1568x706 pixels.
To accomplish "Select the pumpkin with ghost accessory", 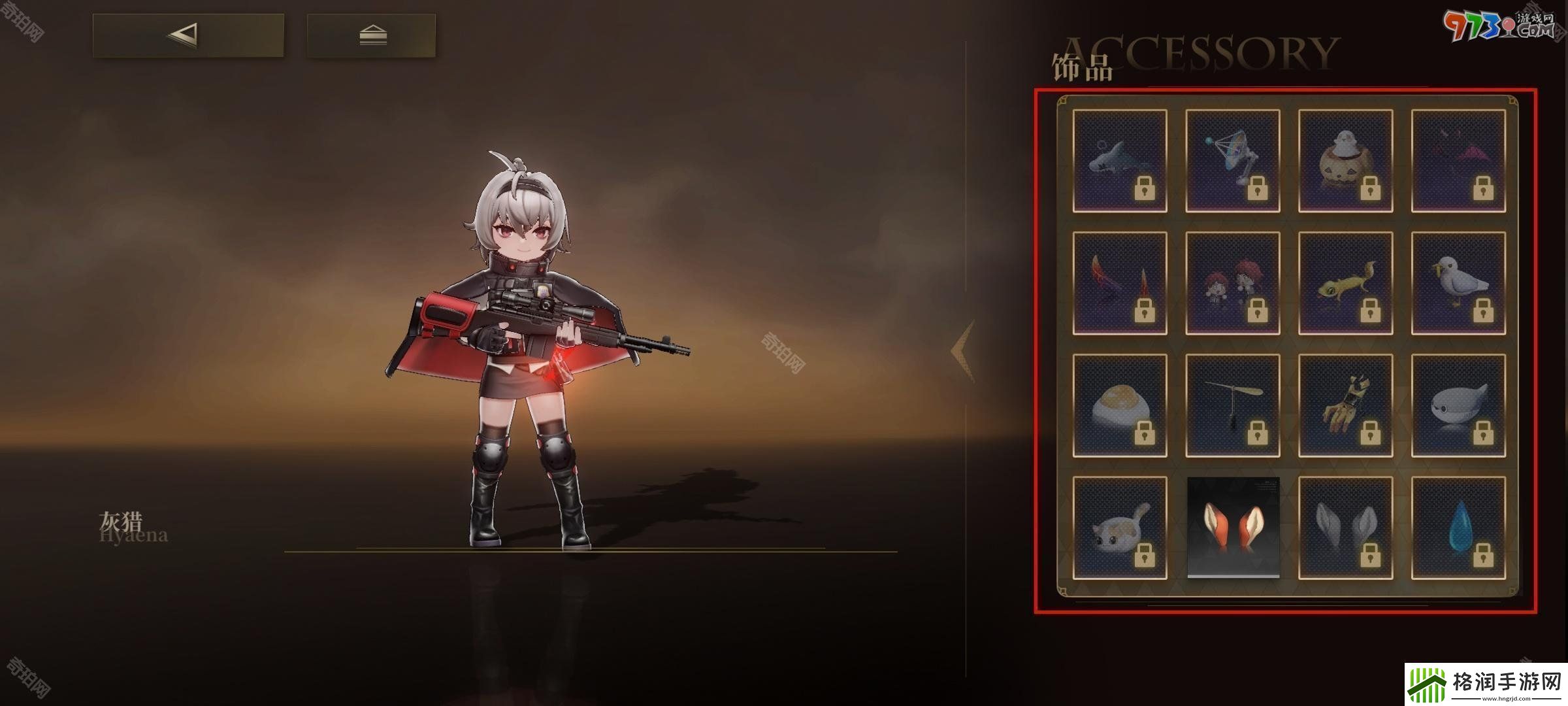I will click(x=1345, y=161).
